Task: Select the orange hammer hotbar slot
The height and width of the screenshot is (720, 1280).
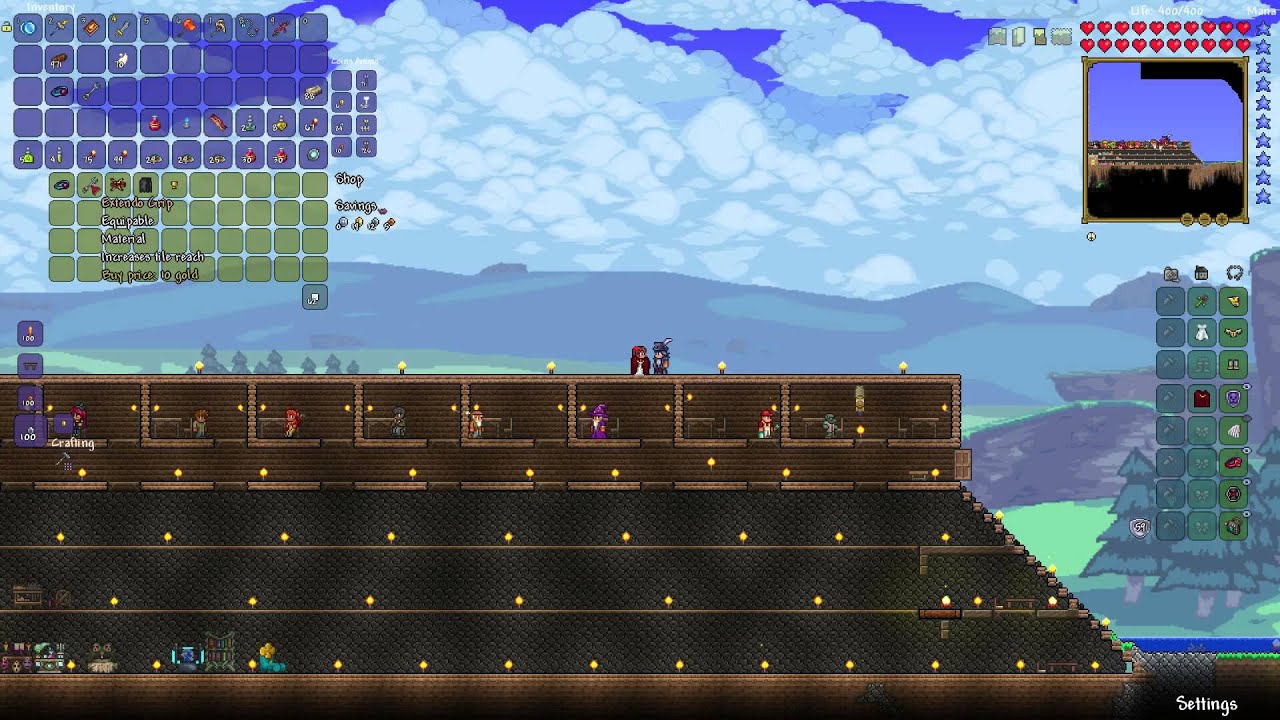Action: pyautogui.click(x=187, y=28)
